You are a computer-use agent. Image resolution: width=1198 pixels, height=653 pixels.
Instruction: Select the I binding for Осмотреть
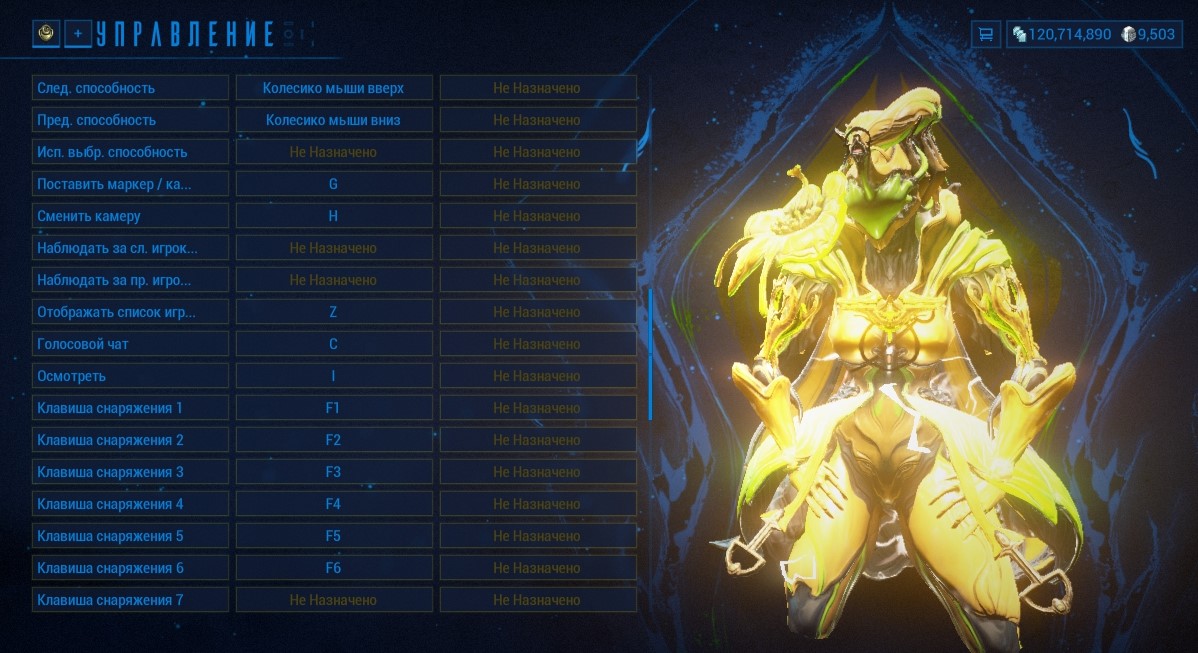click(x=333, y=376)
